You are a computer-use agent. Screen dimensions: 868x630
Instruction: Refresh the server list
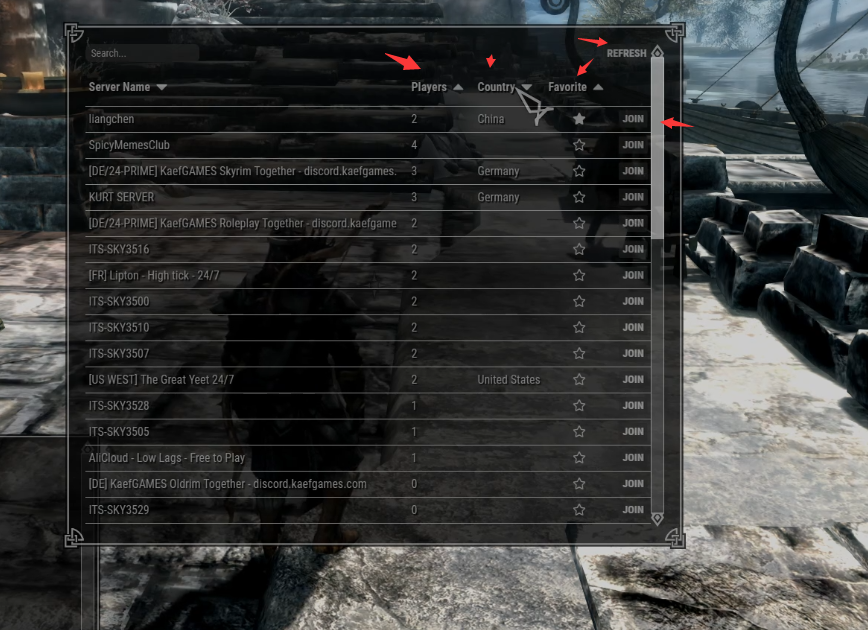[626, 53]
